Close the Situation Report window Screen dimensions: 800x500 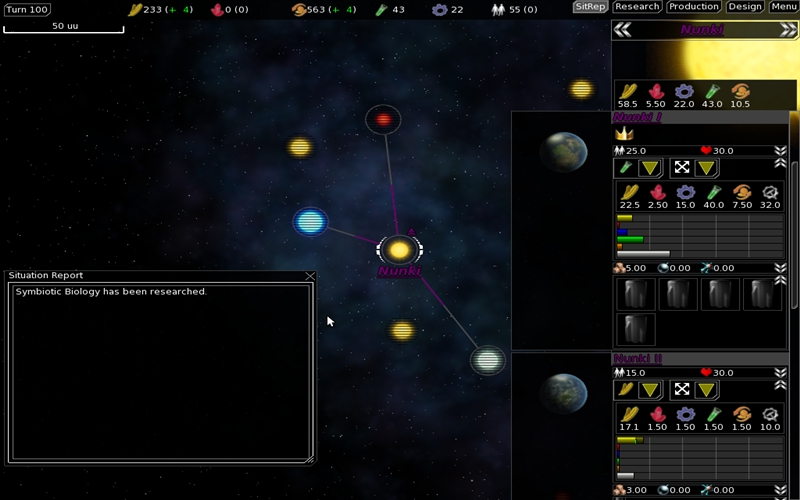(310, 276)
